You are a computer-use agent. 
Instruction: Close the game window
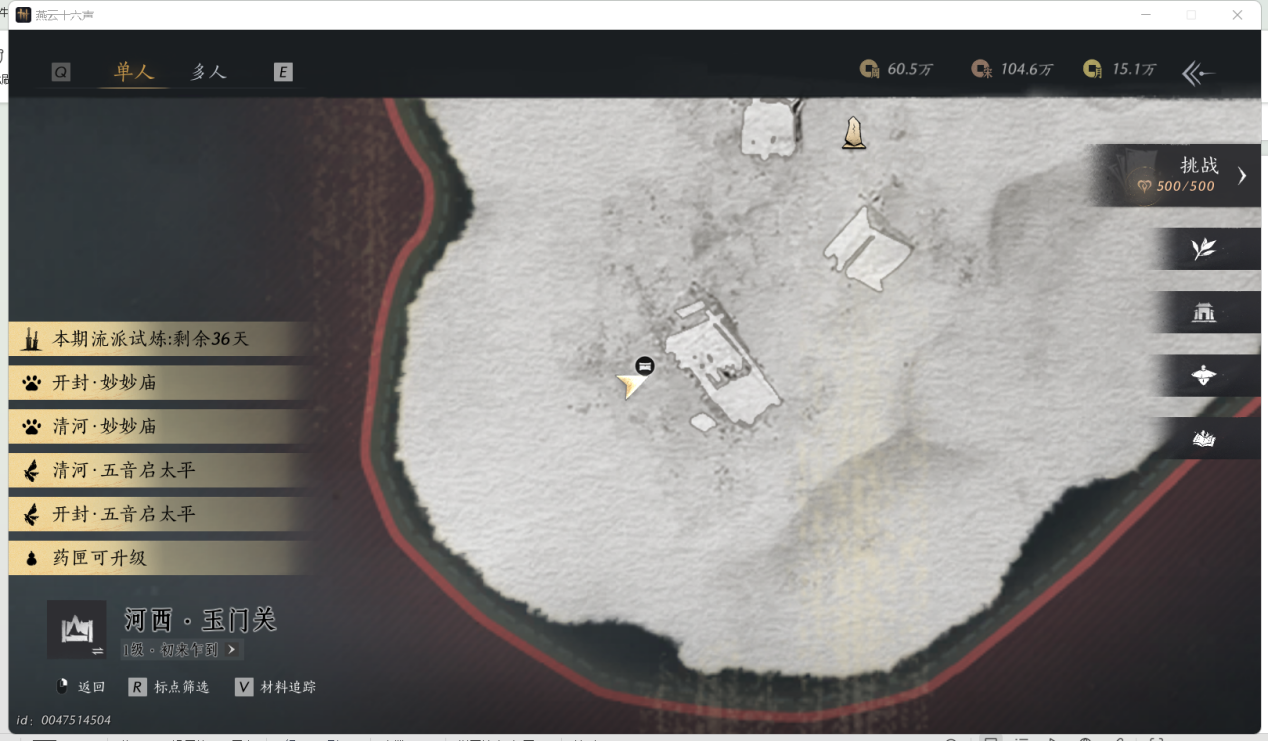pyautogui.click(x=1237, y=15)
